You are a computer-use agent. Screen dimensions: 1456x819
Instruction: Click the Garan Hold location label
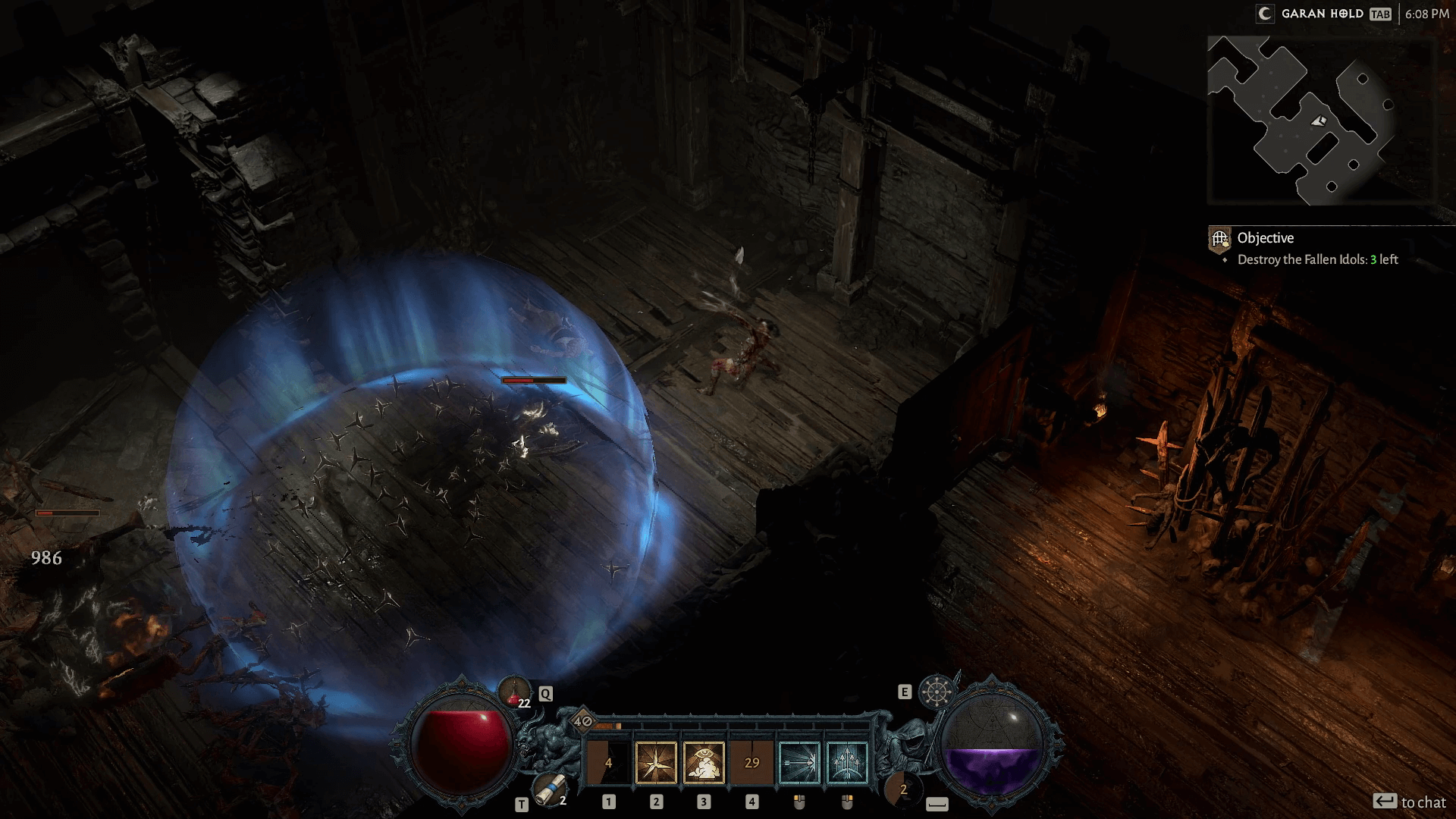point(1323,14)
